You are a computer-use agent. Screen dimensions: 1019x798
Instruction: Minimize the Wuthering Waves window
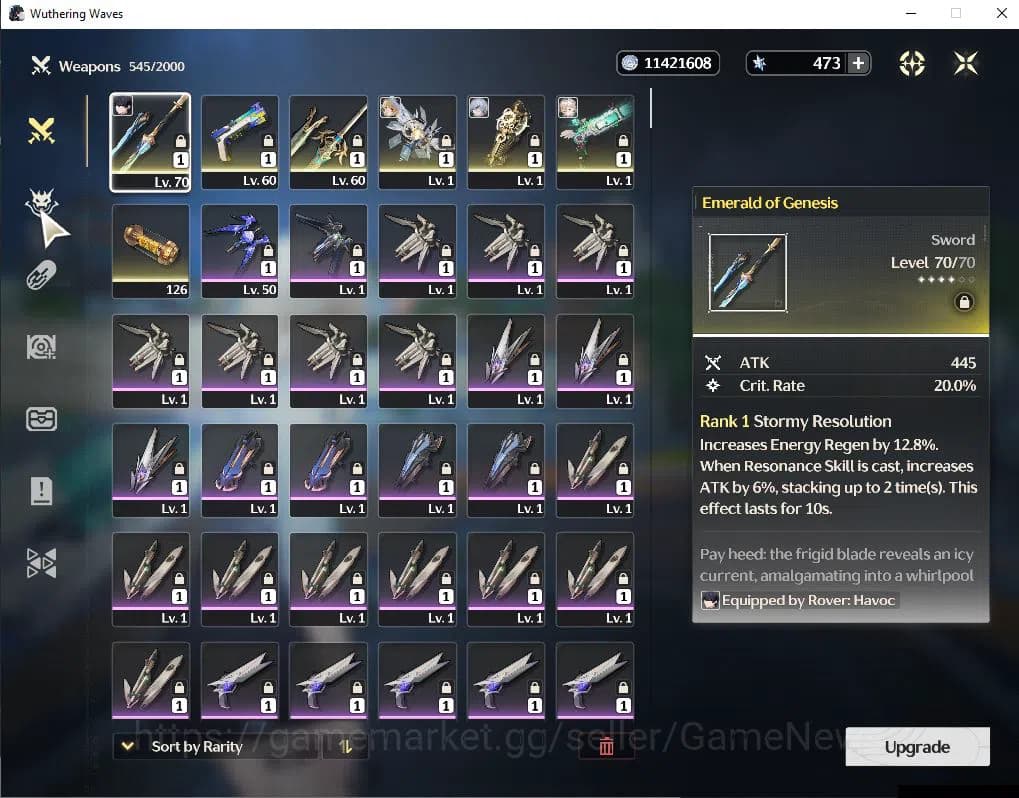tap(910, 14)
